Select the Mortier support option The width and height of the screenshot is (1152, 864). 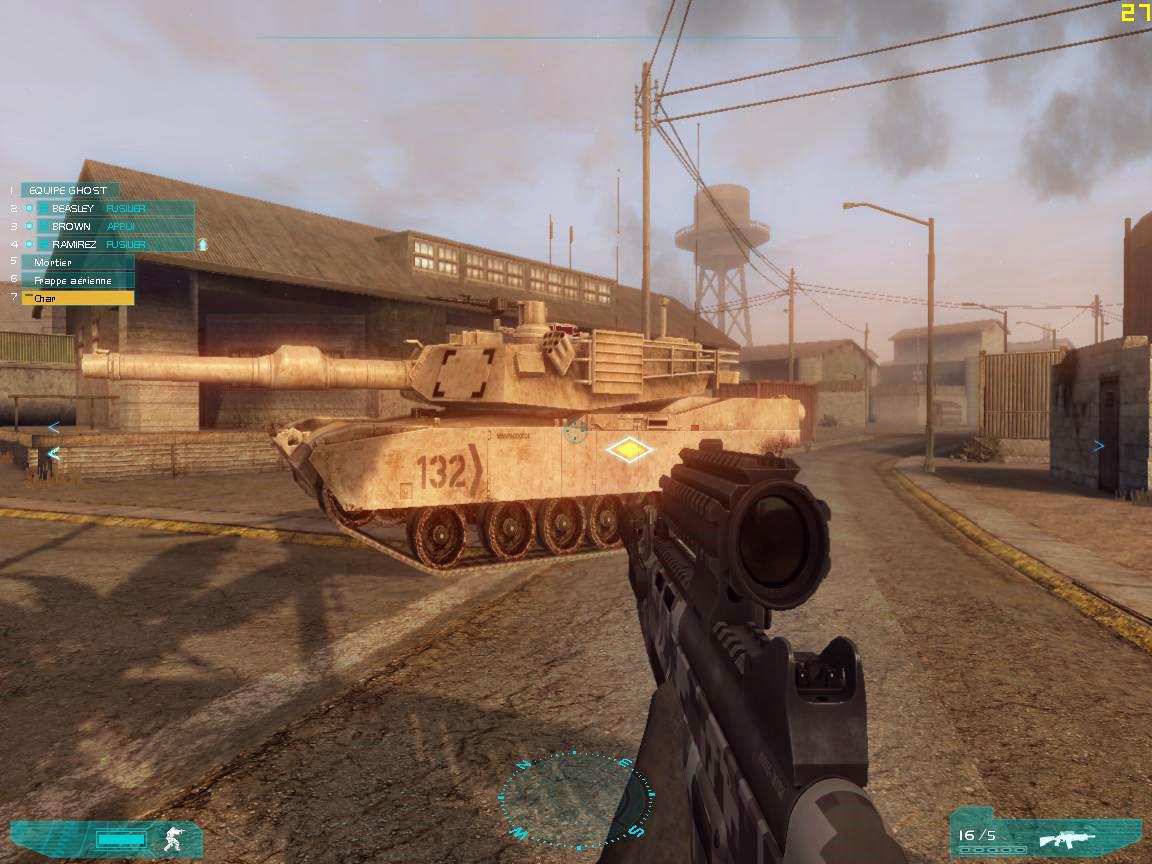(77, 262)
